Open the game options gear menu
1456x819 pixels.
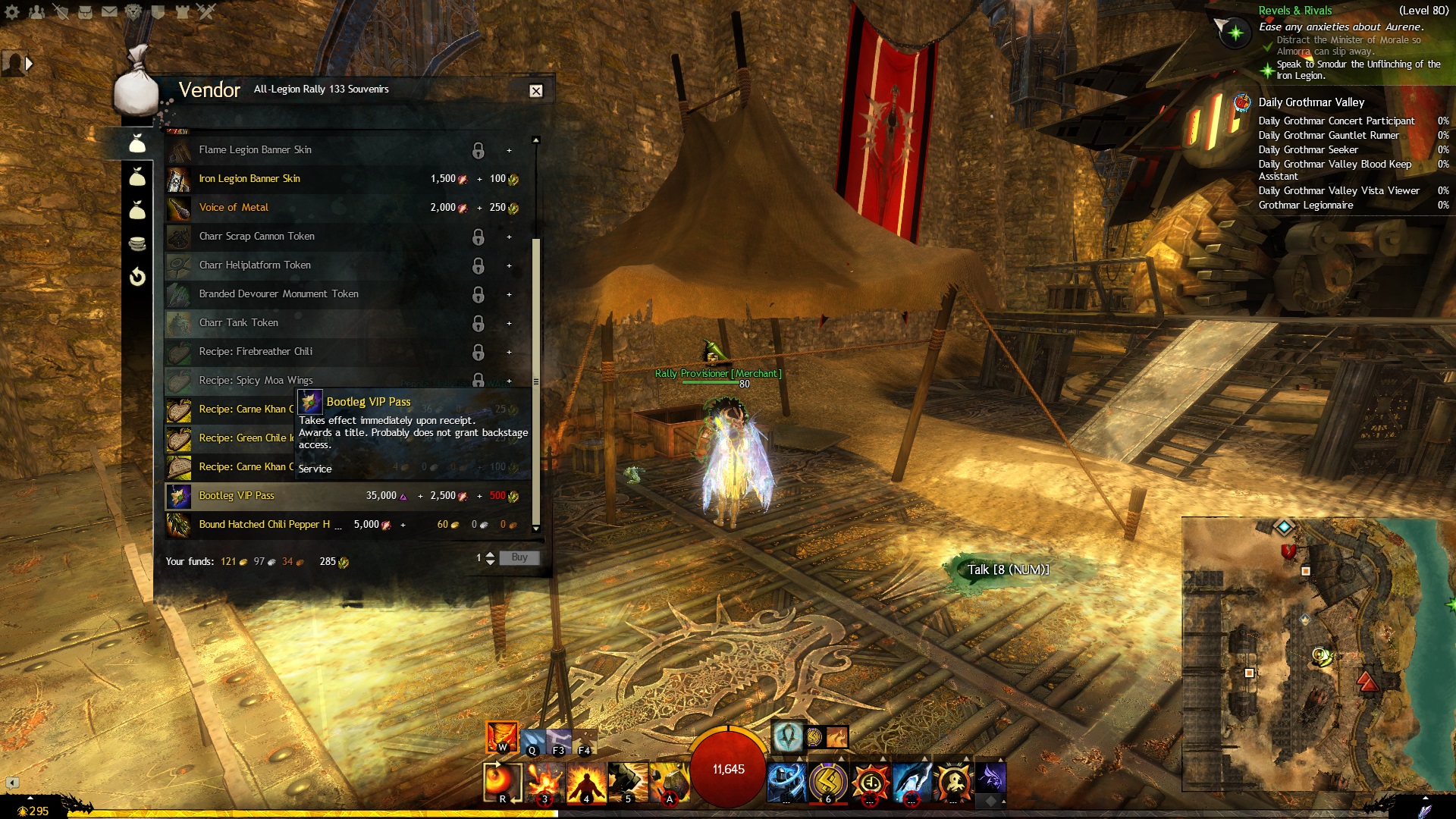click(12, 11)
